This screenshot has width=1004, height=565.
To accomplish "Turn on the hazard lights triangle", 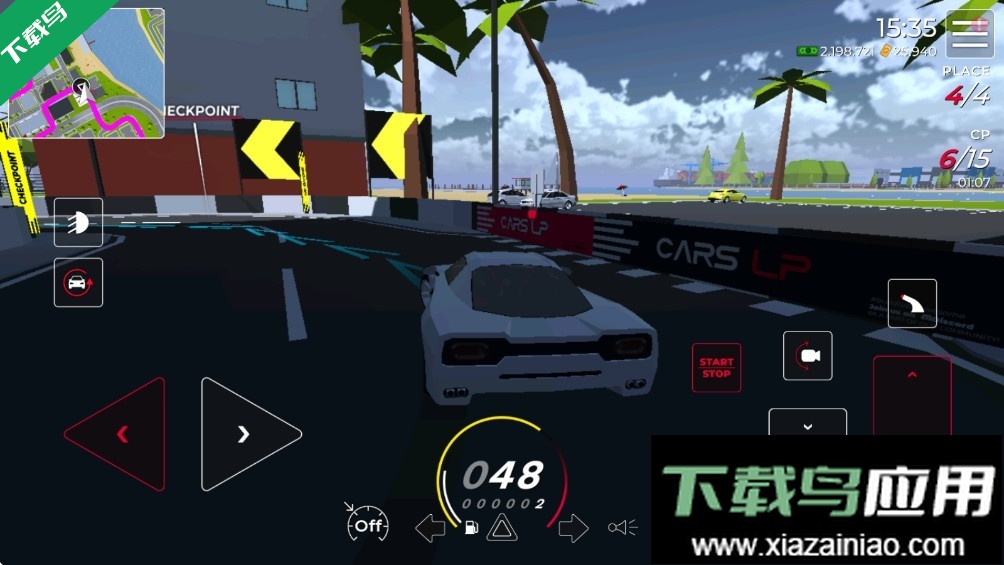I will point(501,528).
